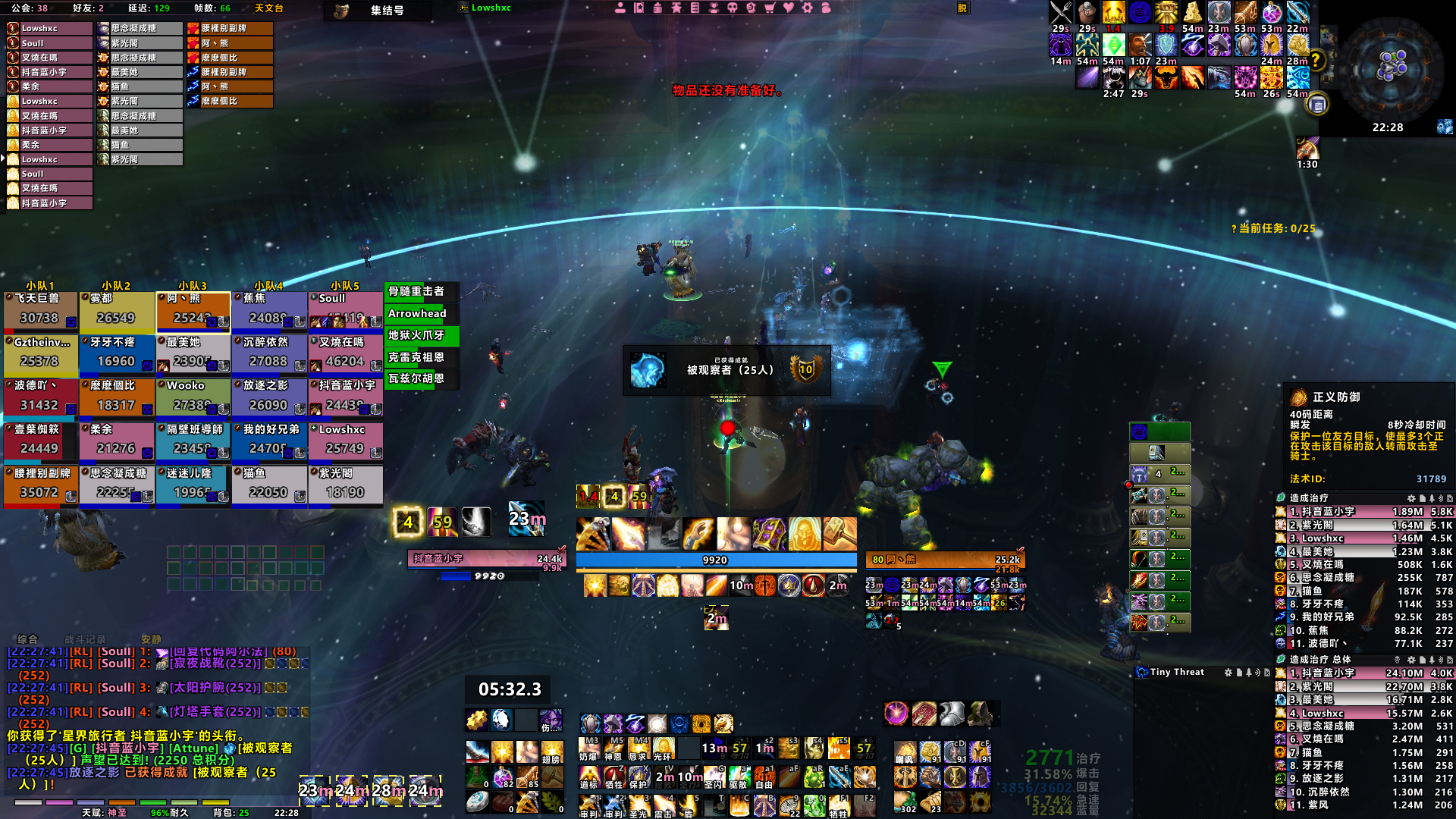This screenshot has height=819, width=1456.
Task: Target the boss frame 骨髓重击者
Action: click(422, 291)
